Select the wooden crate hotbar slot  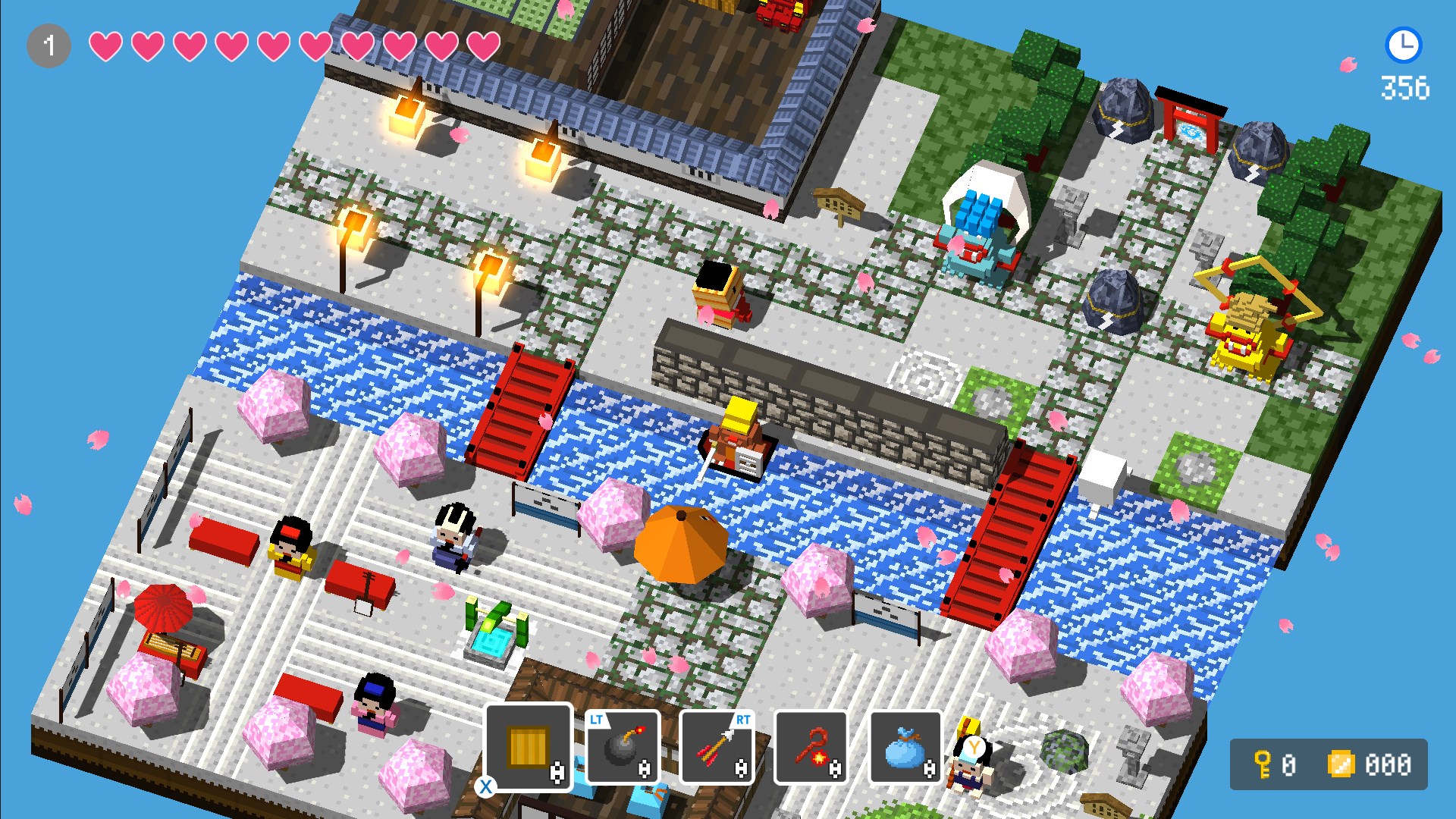[529, 747]
